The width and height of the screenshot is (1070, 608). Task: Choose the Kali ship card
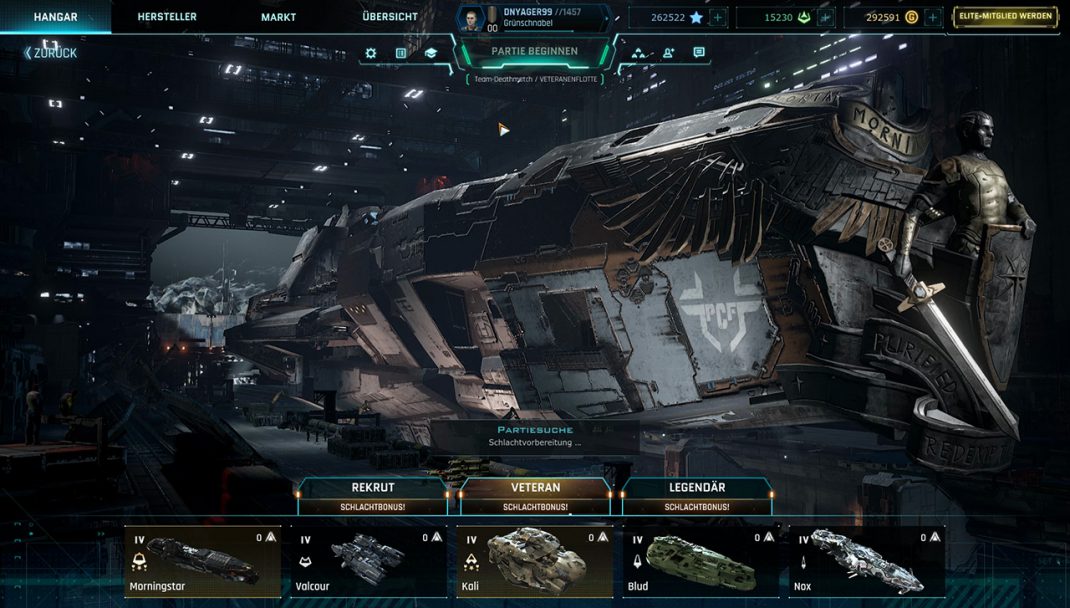[535, 562]
